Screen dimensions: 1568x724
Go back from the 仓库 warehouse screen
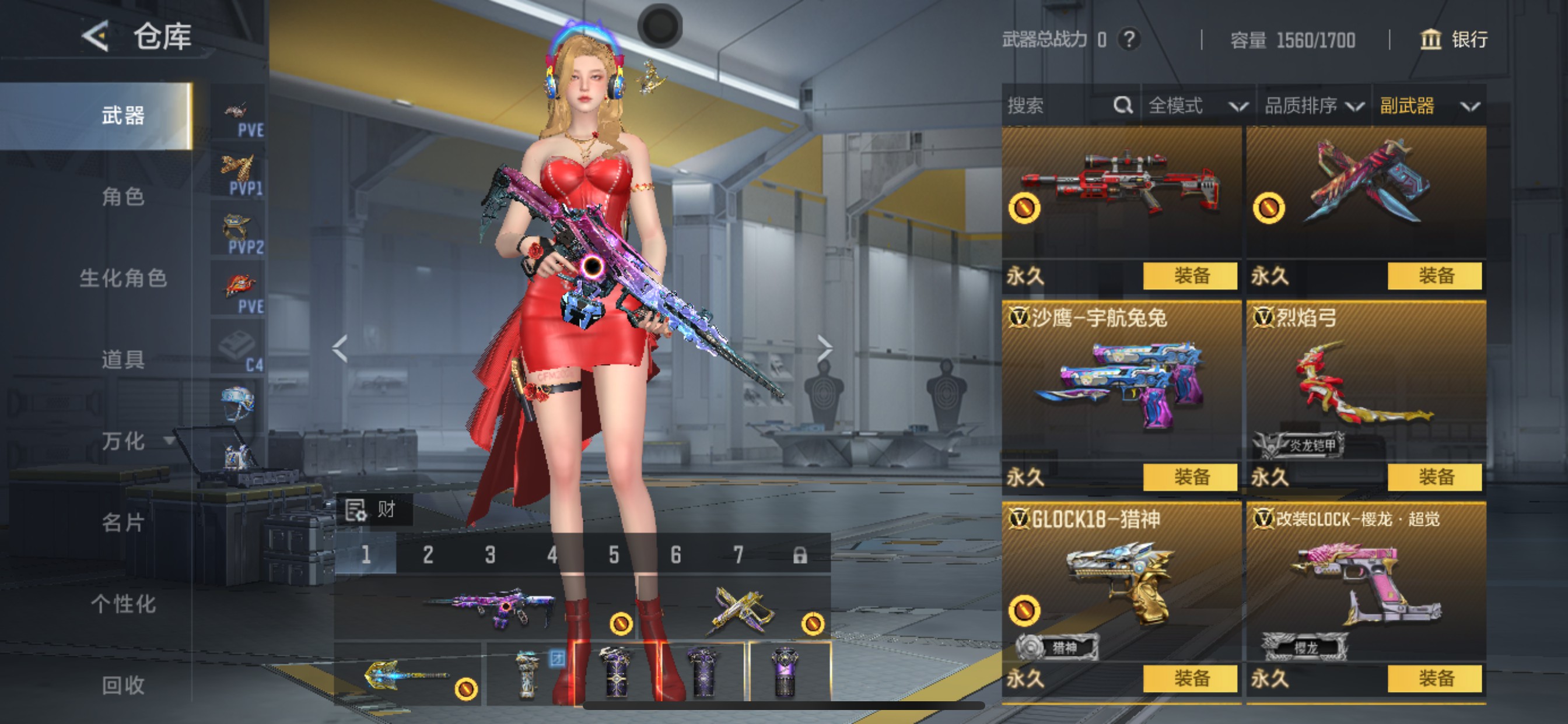pos(96,37)
